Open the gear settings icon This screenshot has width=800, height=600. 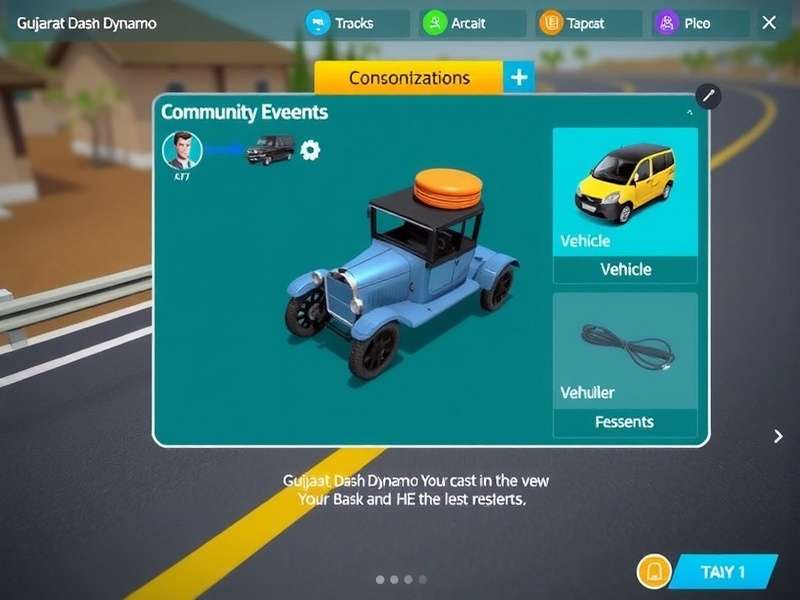coord(311,151)
